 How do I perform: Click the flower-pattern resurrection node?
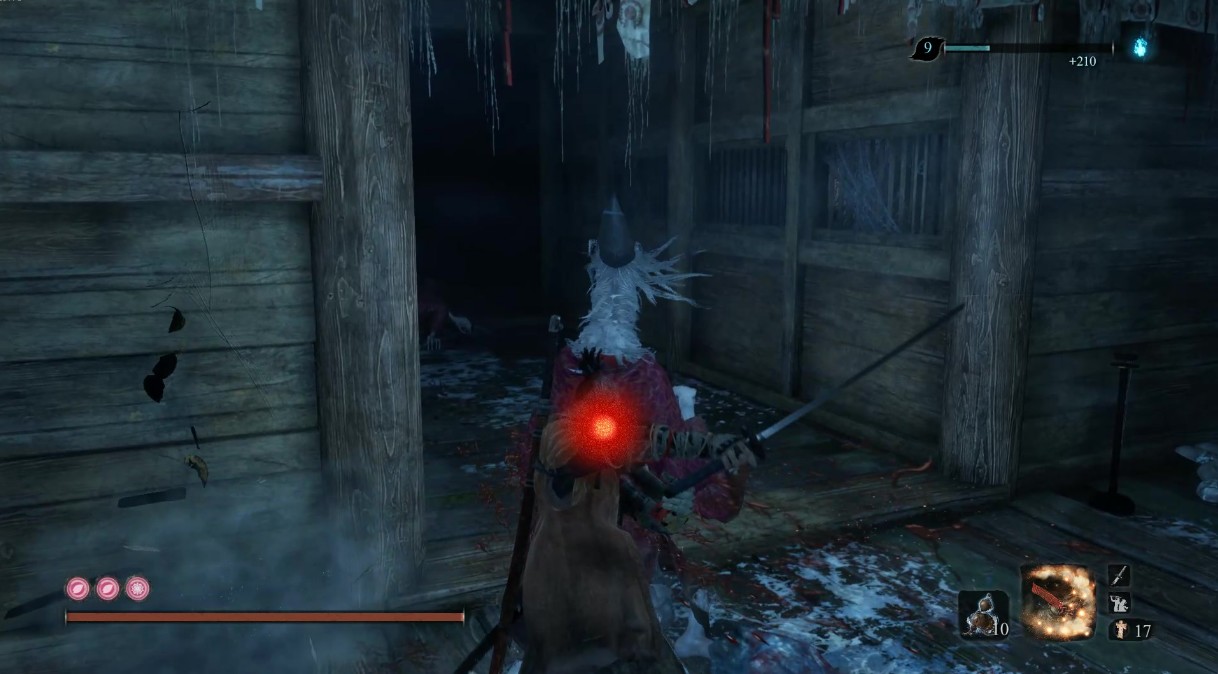click(138, 588)
